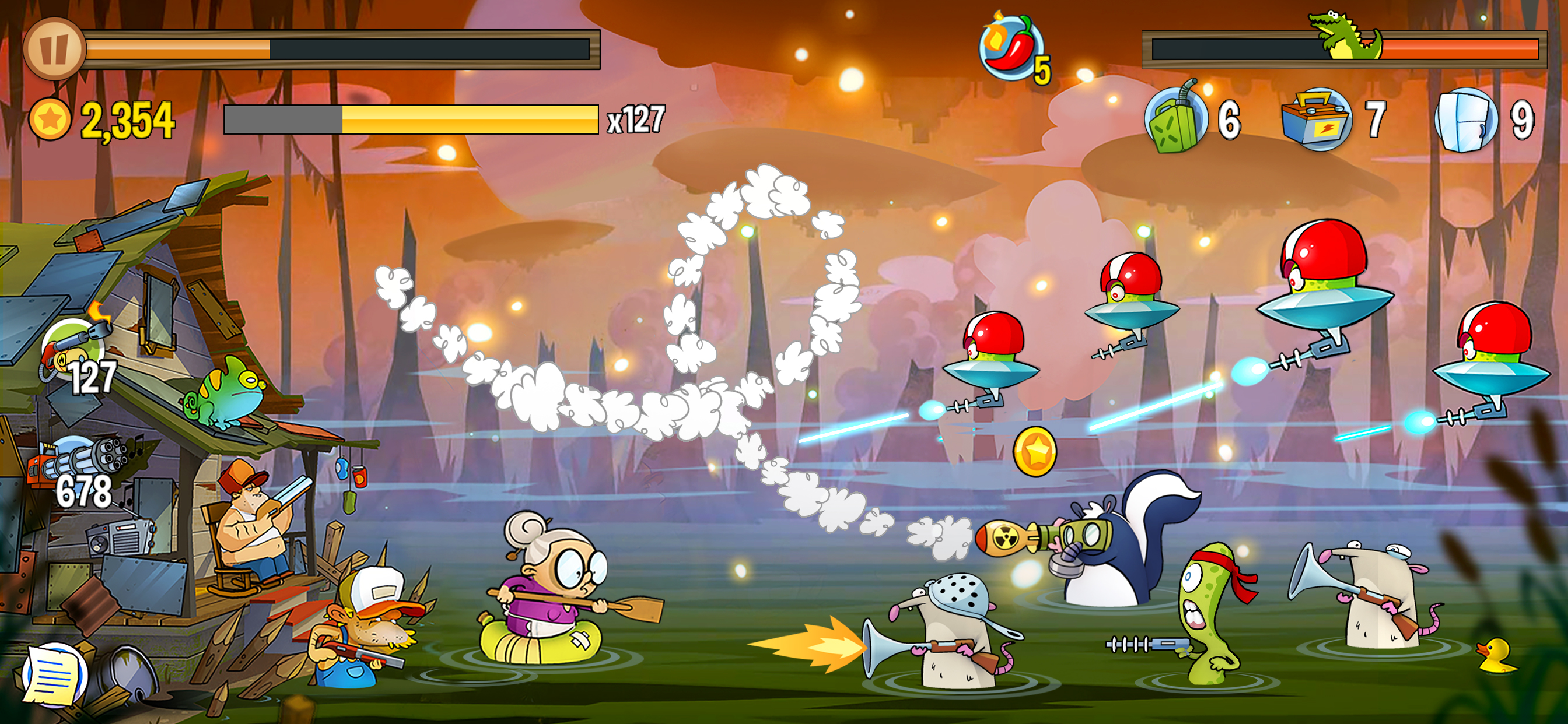Activate the green gas can item
Image resolution: width=1568 pixels, height=724 pixels.
coord(1175,119)
